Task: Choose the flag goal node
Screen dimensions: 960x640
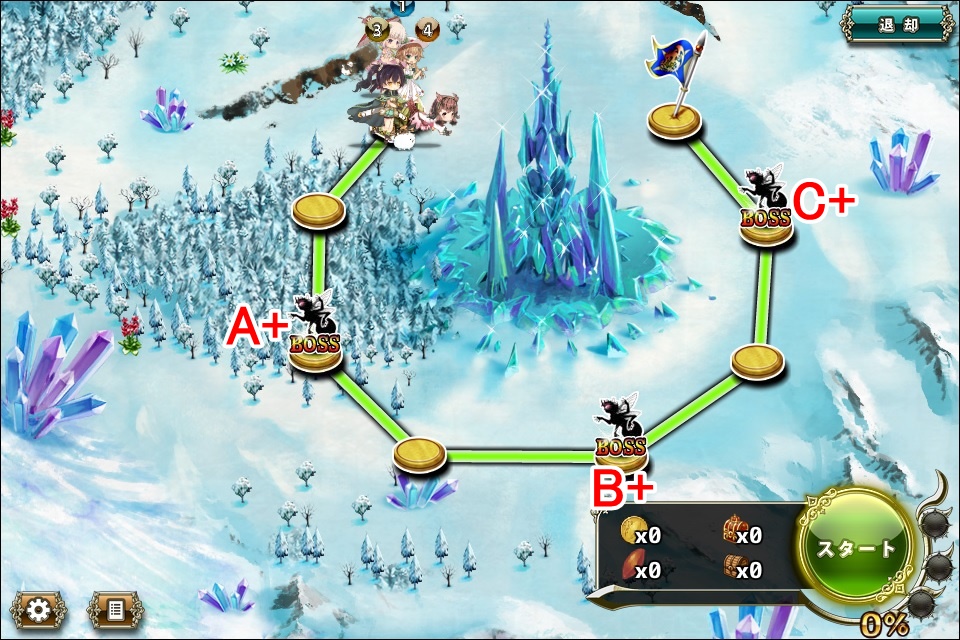Action: [674, 120]
